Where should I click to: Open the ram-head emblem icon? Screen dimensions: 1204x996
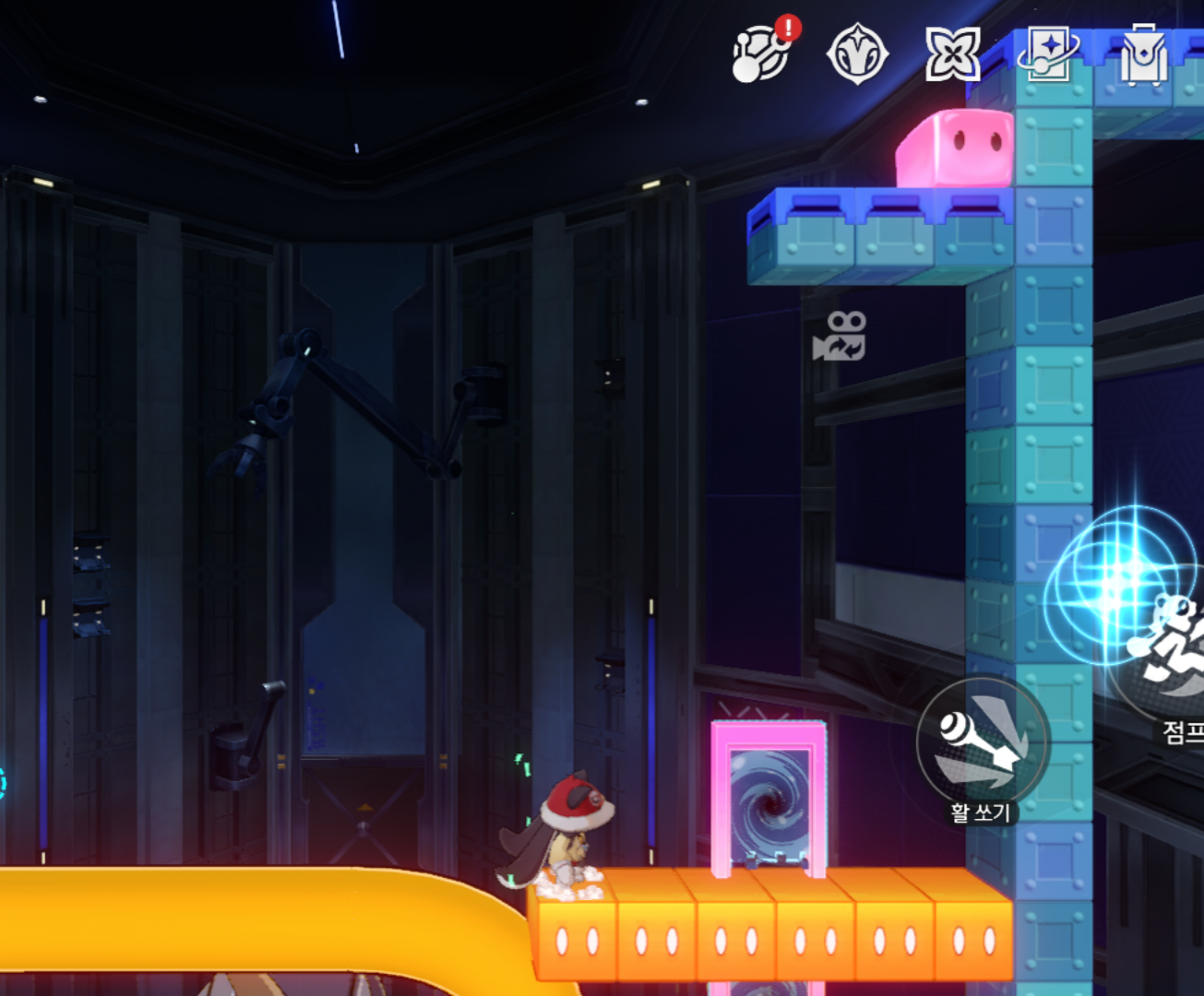[x=857, y=54]
